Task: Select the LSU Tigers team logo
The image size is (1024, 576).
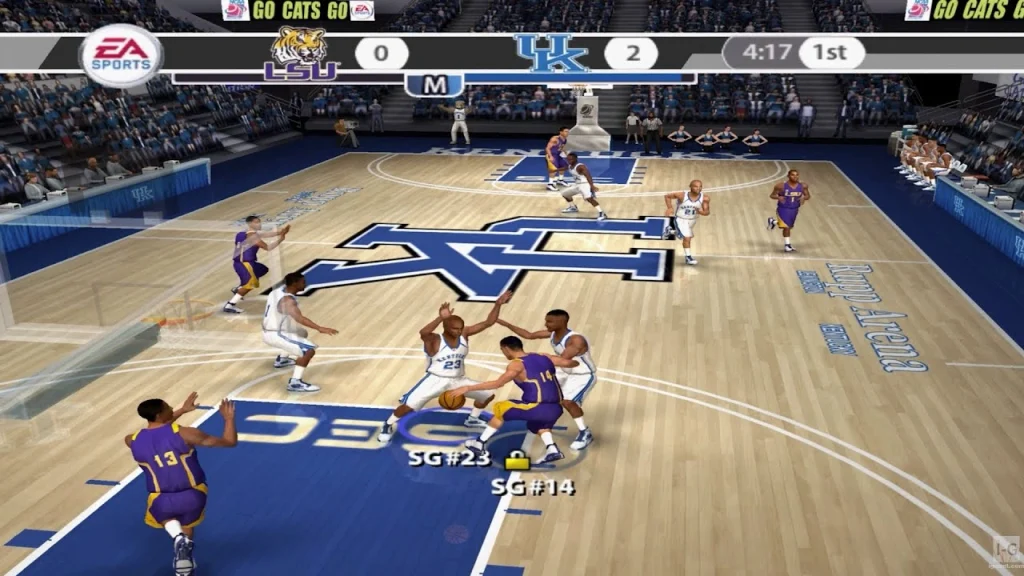Action: (x=301, y=54)
